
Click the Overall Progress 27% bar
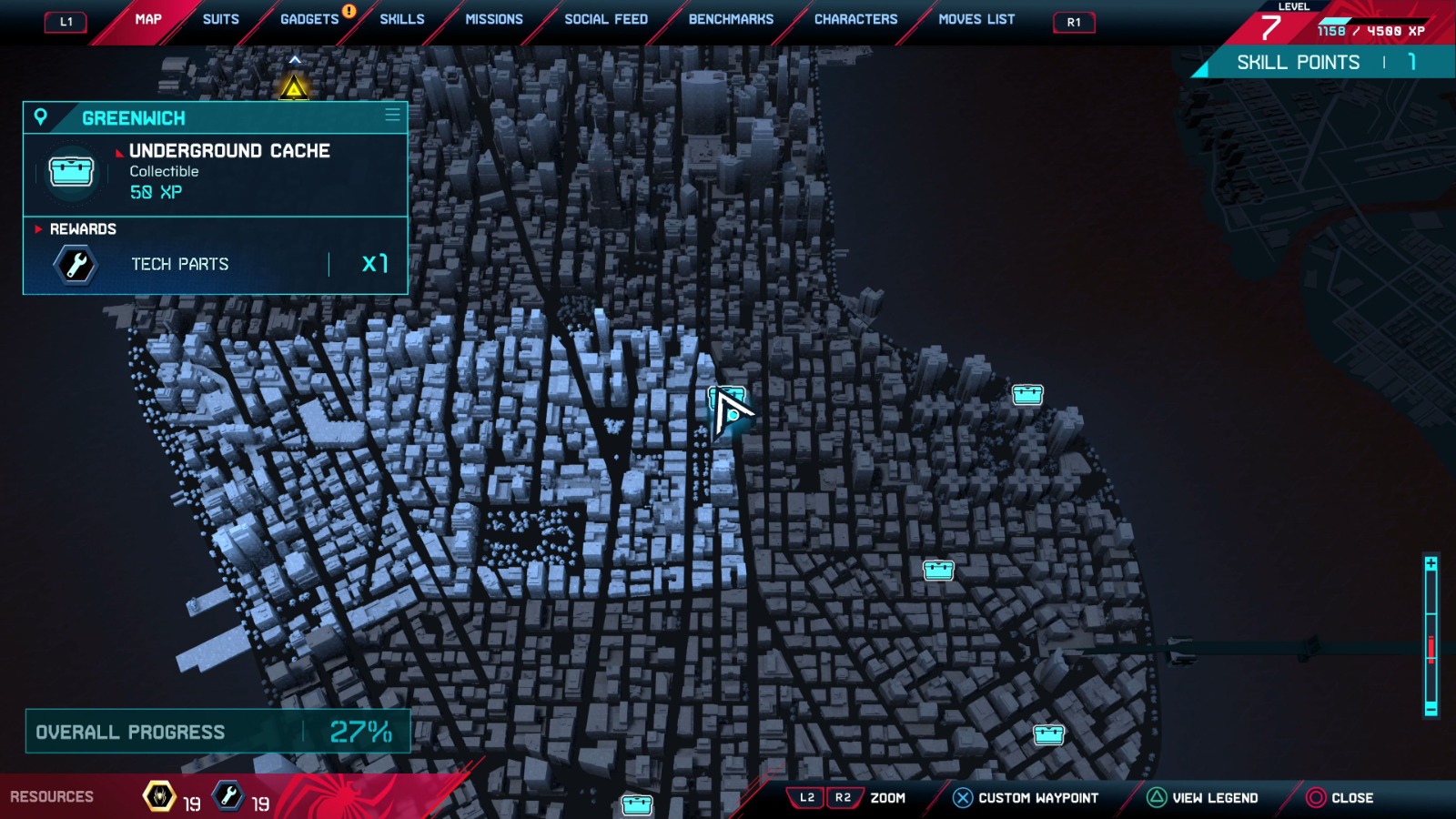pyautogui.click(x=216, y=731)
